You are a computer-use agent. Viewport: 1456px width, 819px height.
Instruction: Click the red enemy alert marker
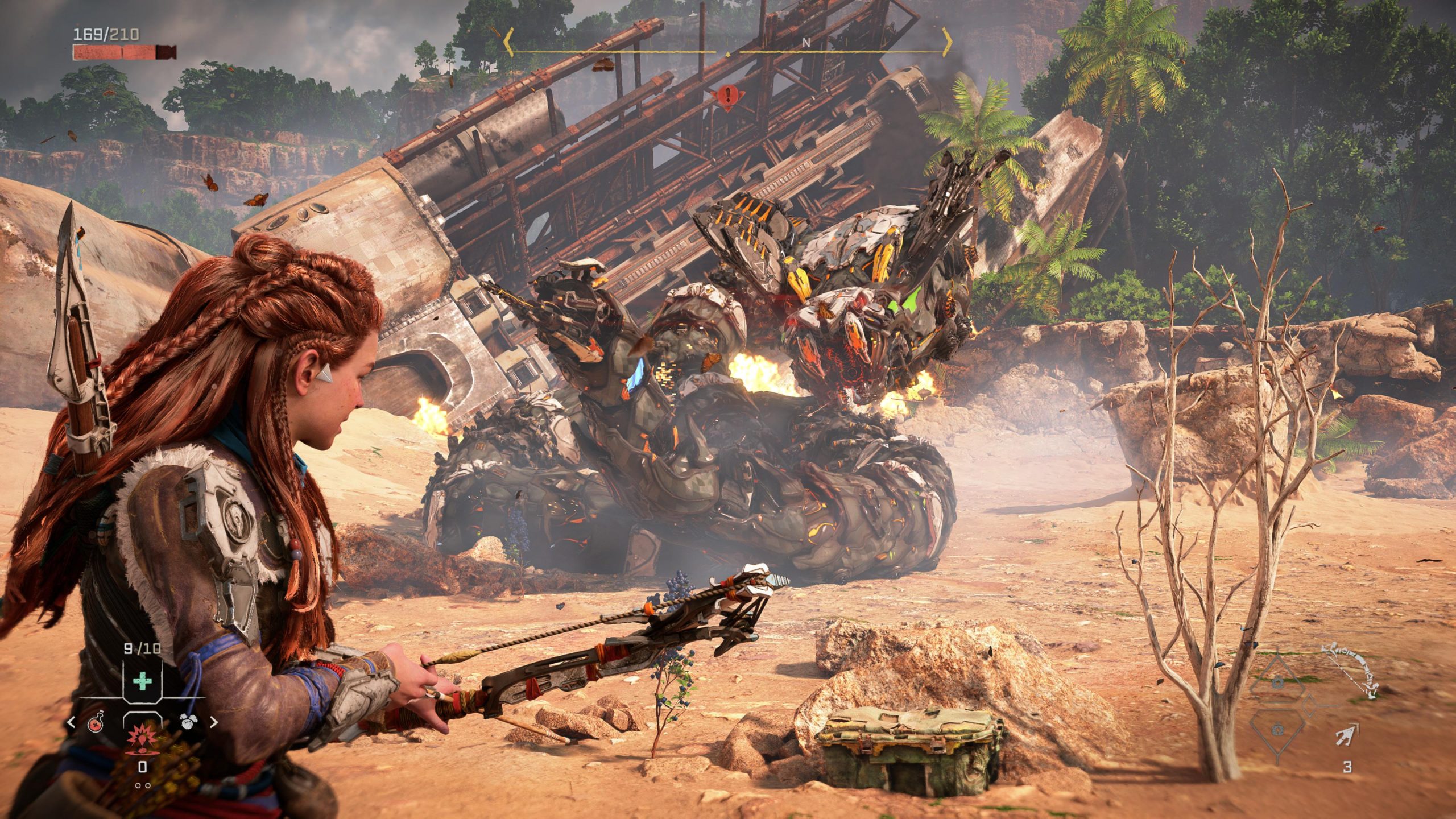pyautogui.click(x=726, y=96)
